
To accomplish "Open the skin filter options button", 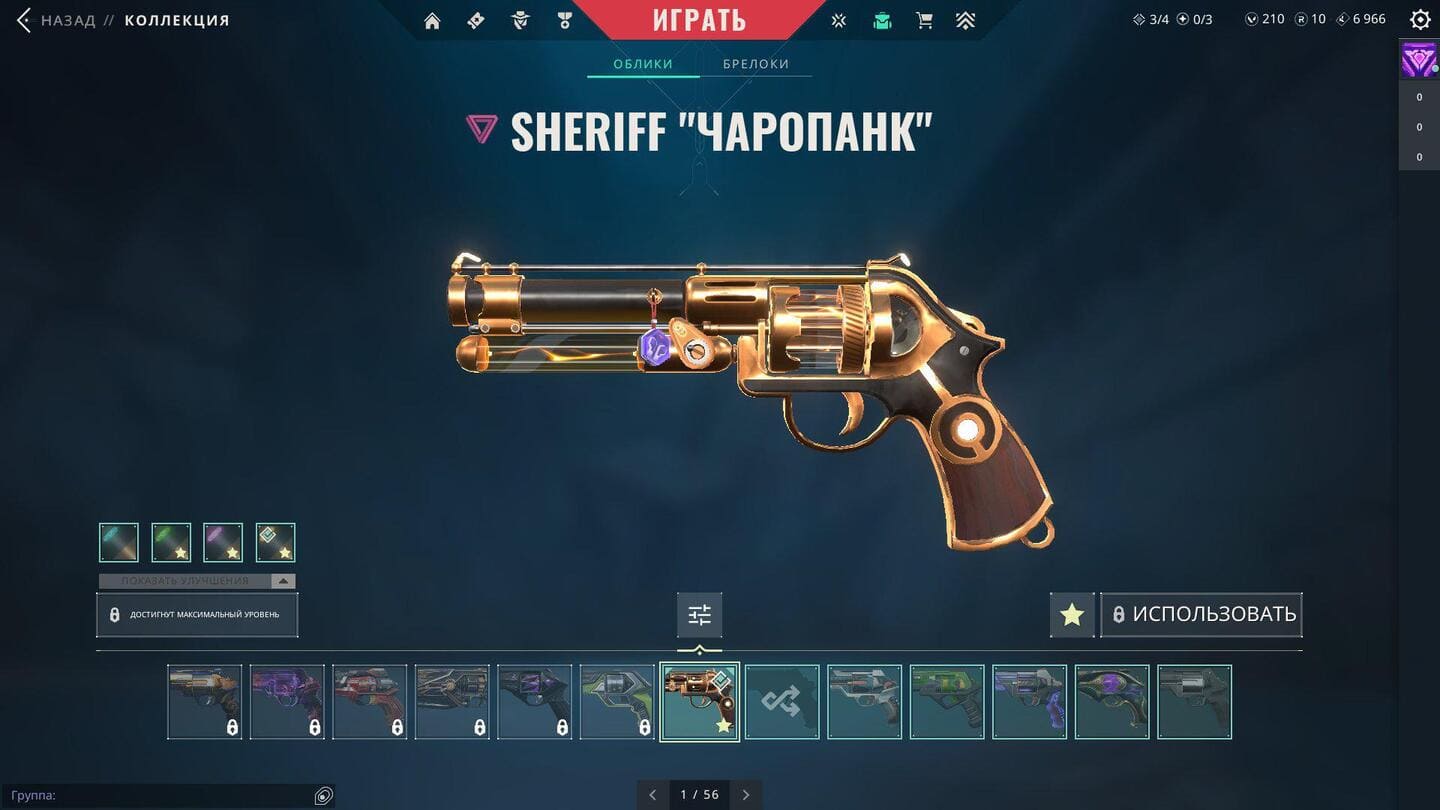I will pyautogui.click(x=699, y=615).
